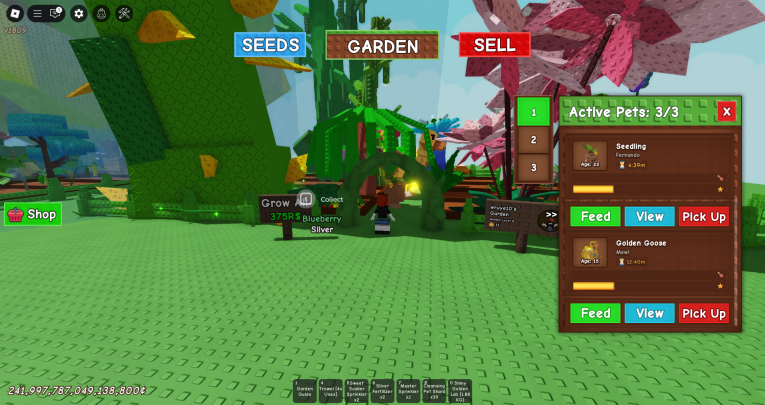Feed the Seedling pet
This screenshot has height=405, width=765.
[x=595, y=216]
